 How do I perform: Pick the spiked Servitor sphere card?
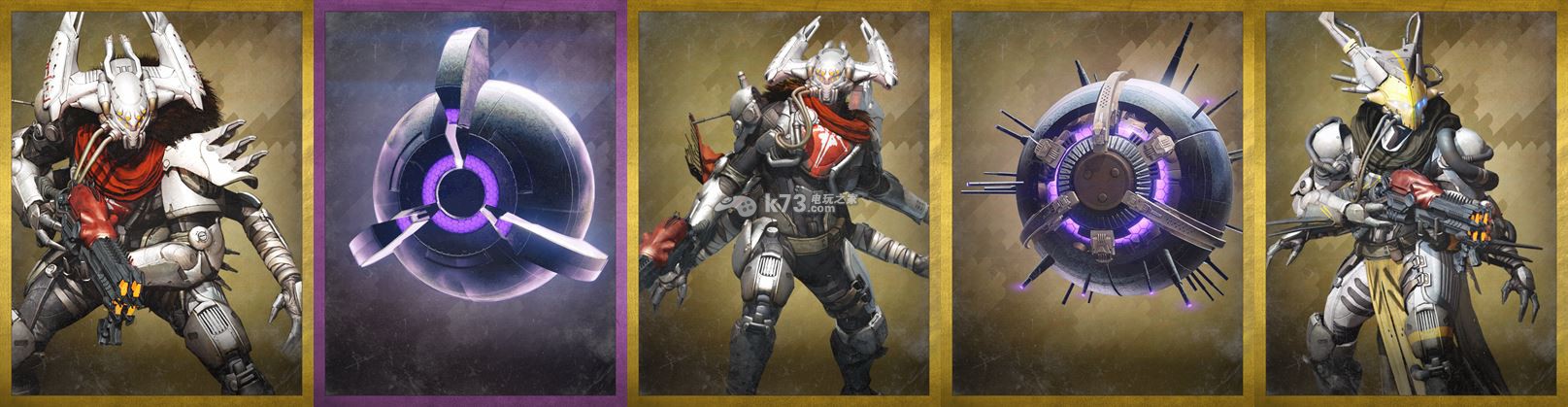(x=1097, y=204)
